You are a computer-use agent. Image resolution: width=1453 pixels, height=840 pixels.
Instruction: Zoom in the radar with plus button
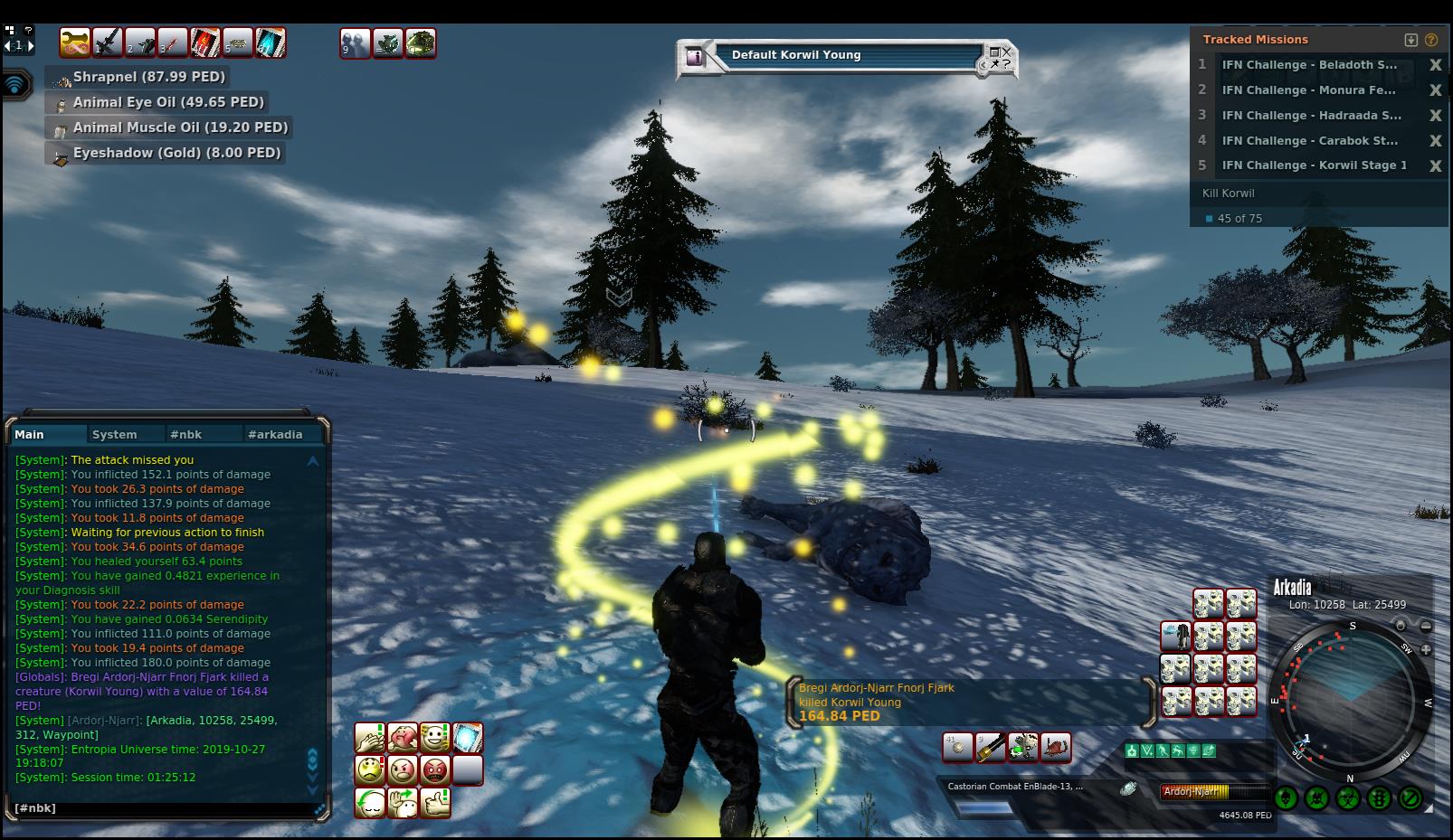click(1426, 649)
